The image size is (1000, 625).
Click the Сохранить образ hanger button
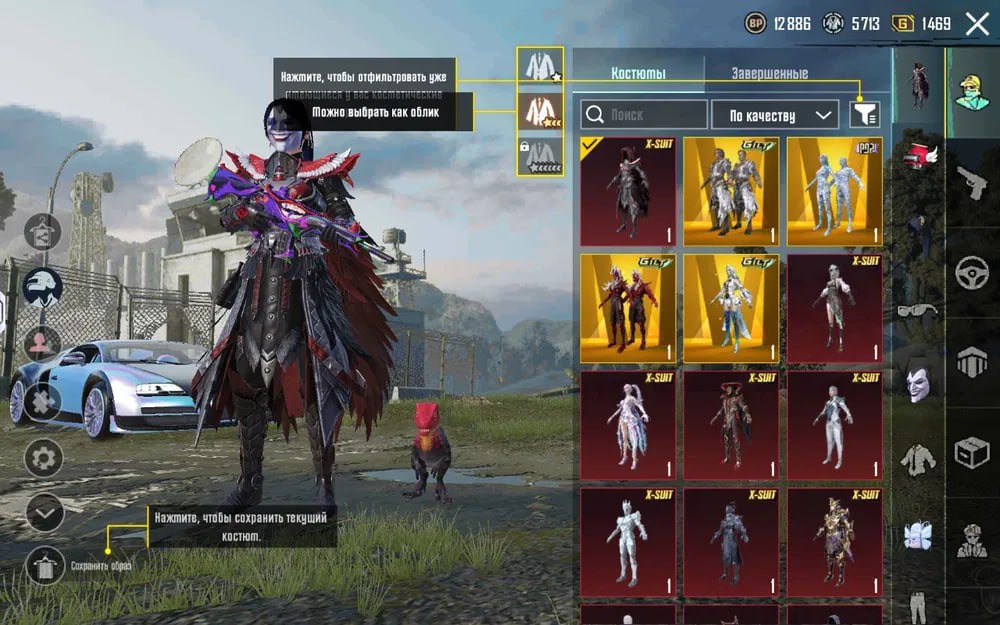coord(44,566)
